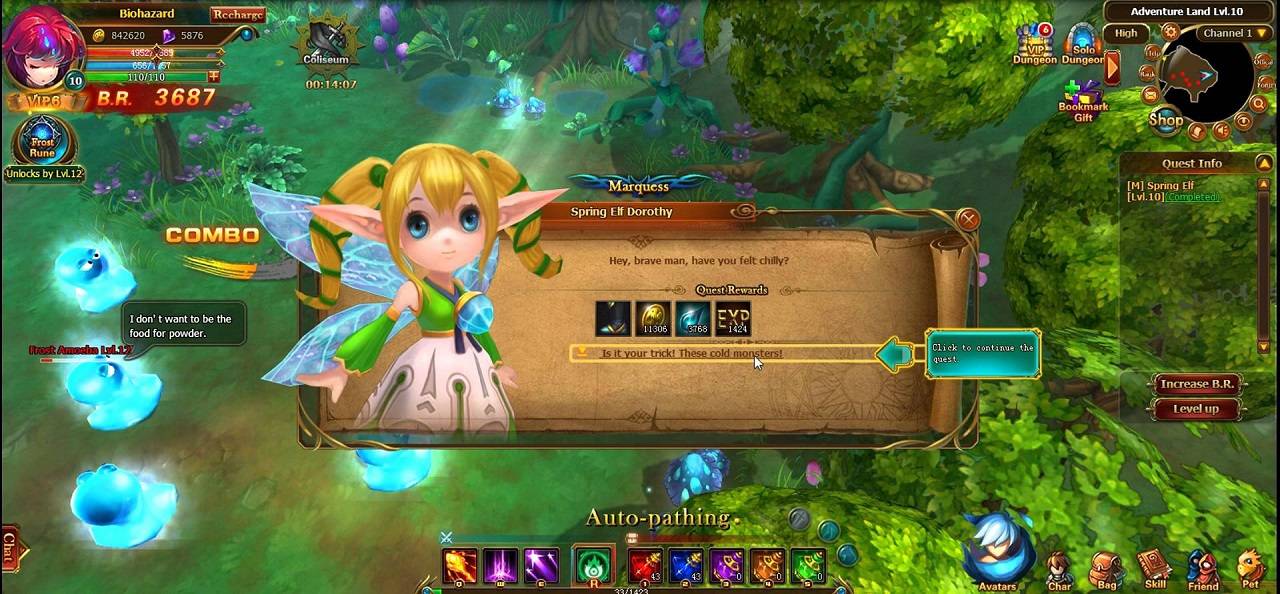1280x594 pixels.
Task: Open the Char character sheet
Action: [1060, 570]
